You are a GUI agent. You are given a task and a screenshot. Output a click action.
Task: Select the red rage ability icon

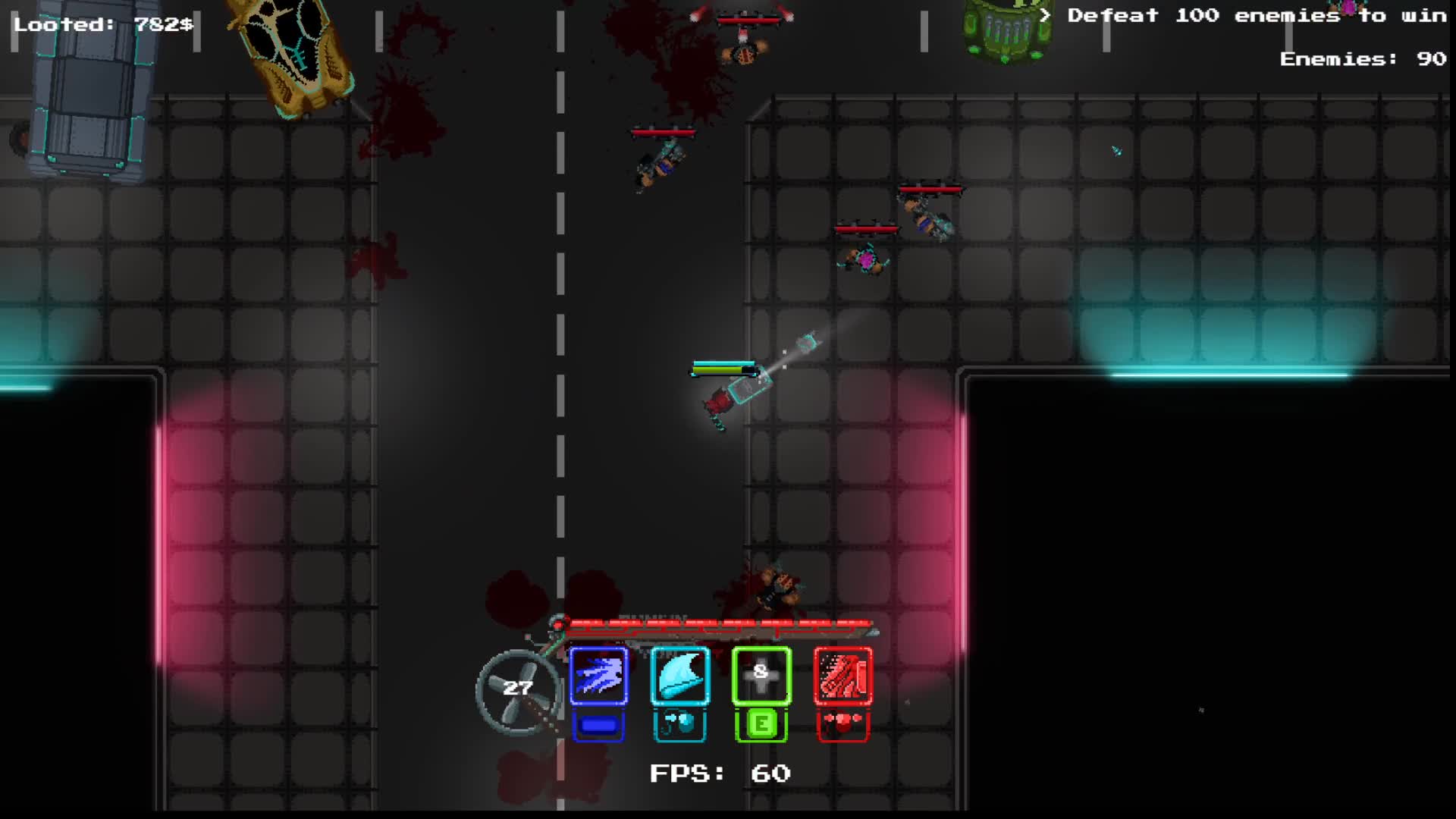click(843, 677)
